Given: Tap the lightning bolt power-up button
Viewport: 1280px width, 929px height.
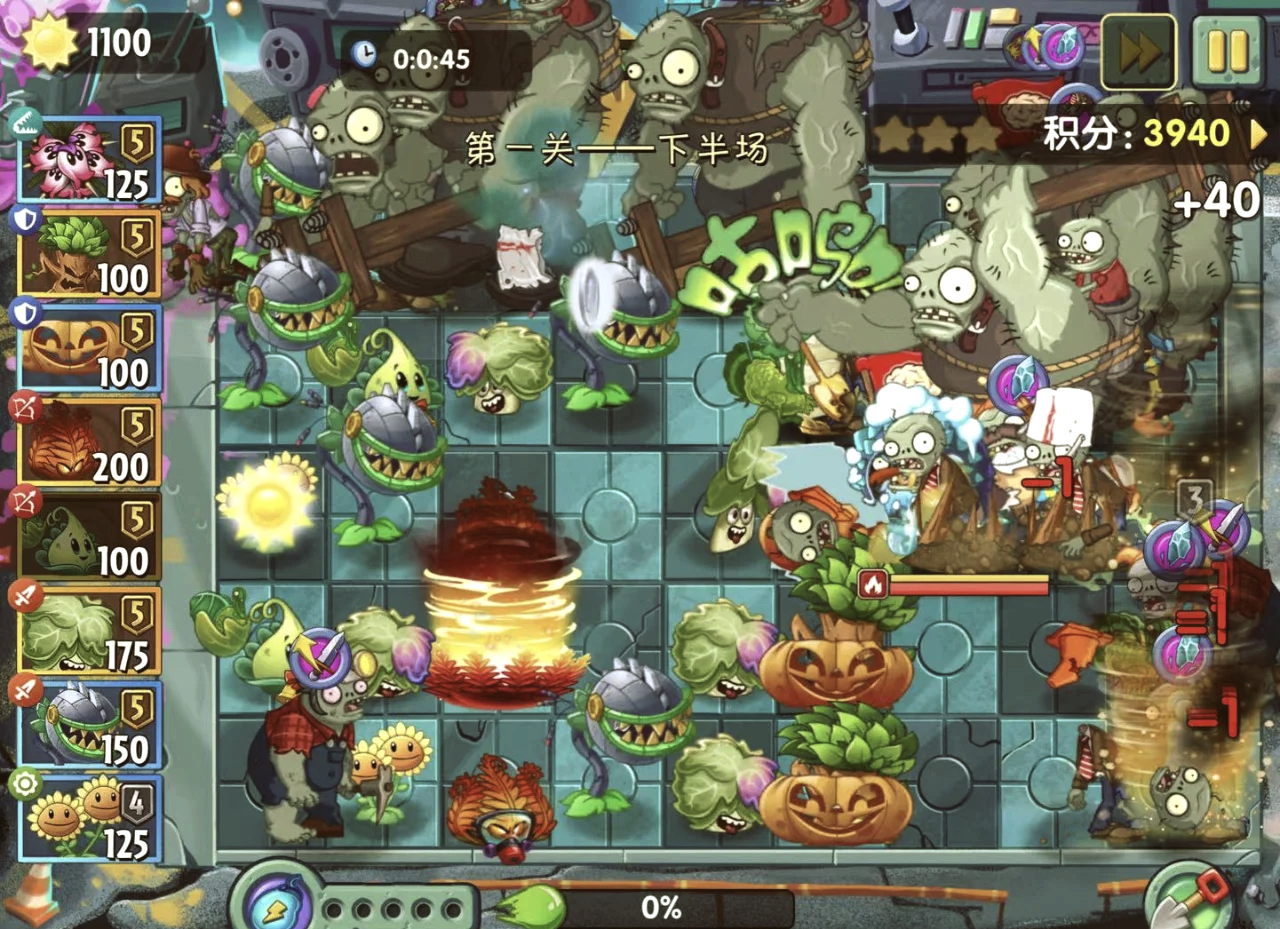Looking at the screenshot, I should 273,903.
